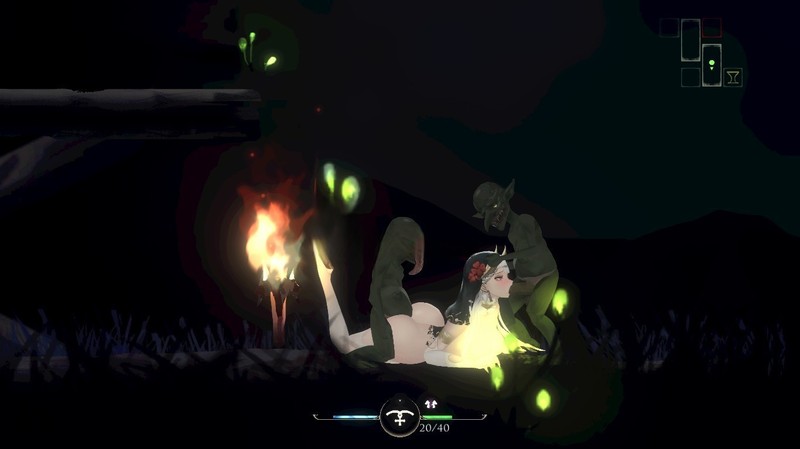Select the double-arrow icon above the green bar
The image size is (800, 449).
click(432, 403)
